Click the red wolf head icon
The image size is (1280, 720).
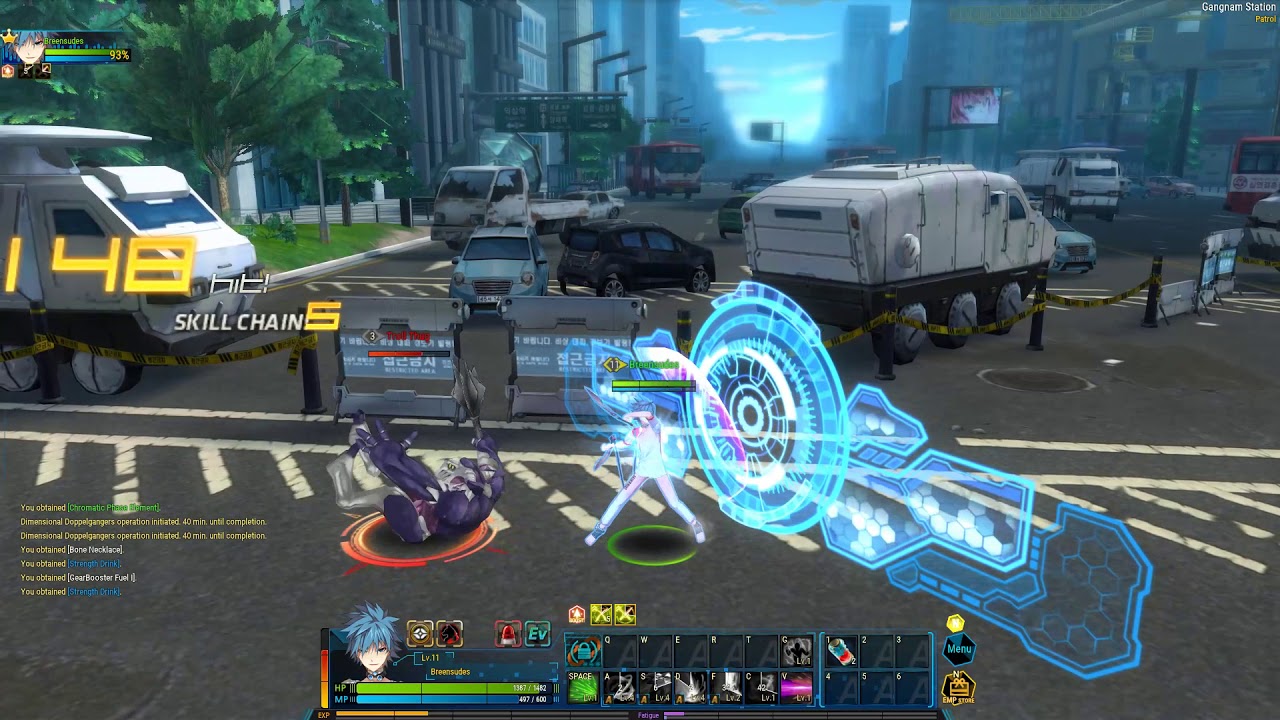pyautogui.click(x=450, y=633)
